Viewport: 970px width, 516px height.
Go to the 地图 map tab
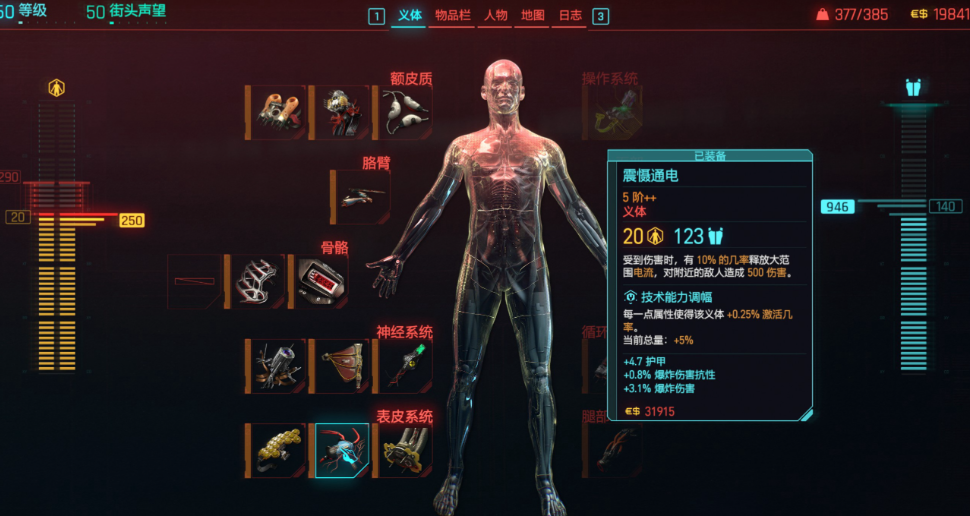click(534, 15)
